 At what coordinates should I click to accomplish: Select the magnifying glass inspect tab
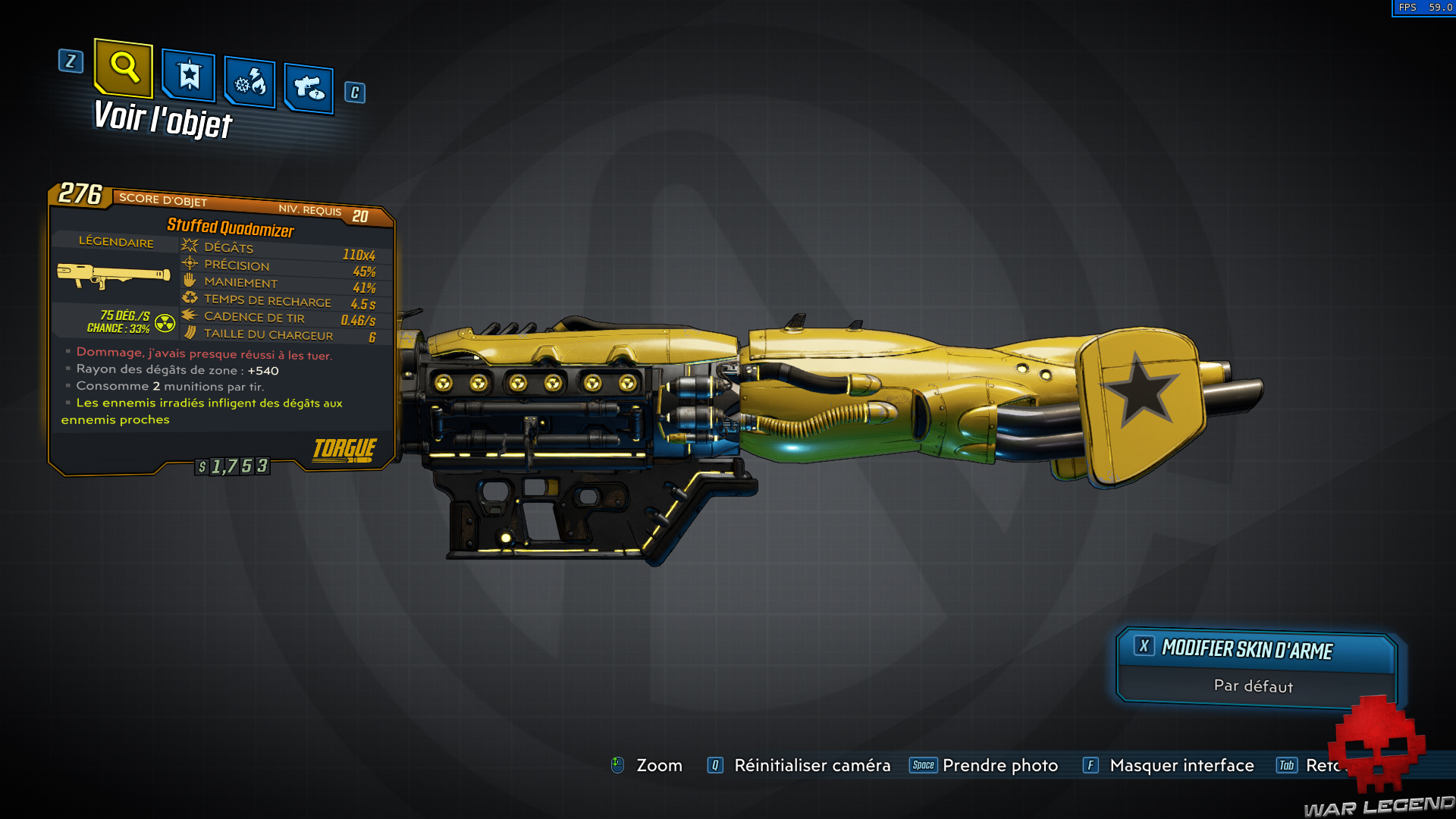click(x=124, y=68)
